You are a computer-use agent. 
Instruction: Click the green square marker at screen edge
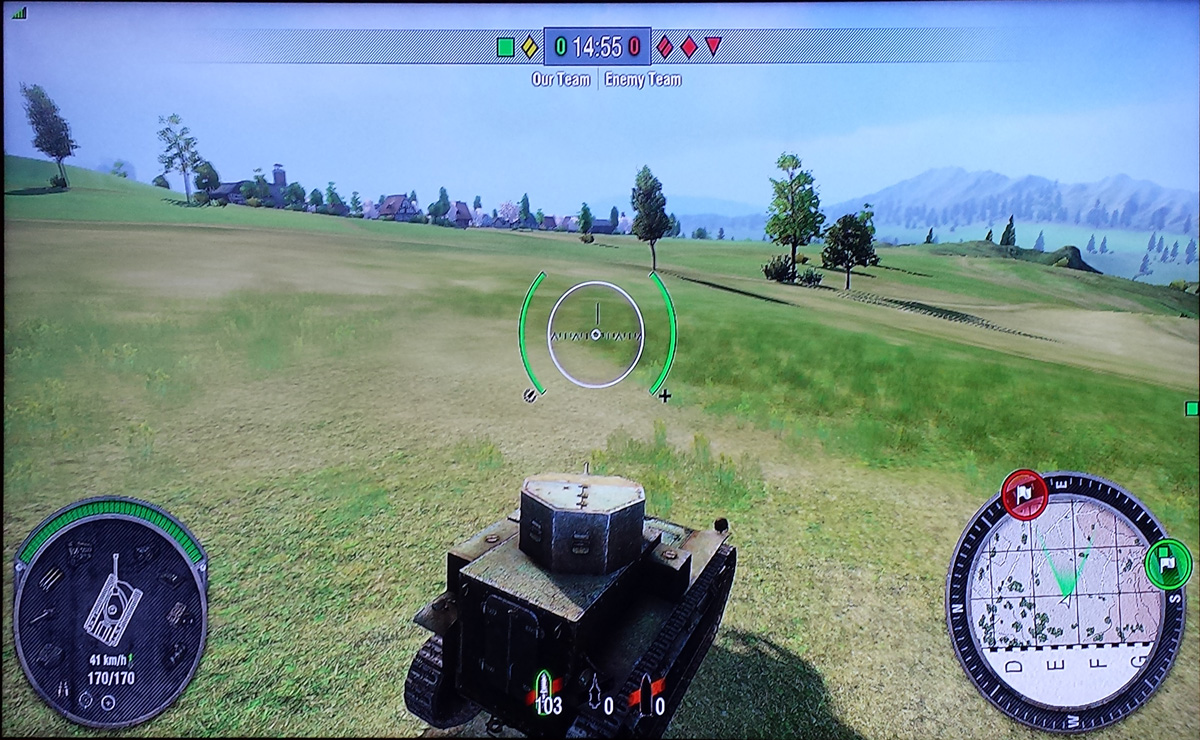(1191, 408)
